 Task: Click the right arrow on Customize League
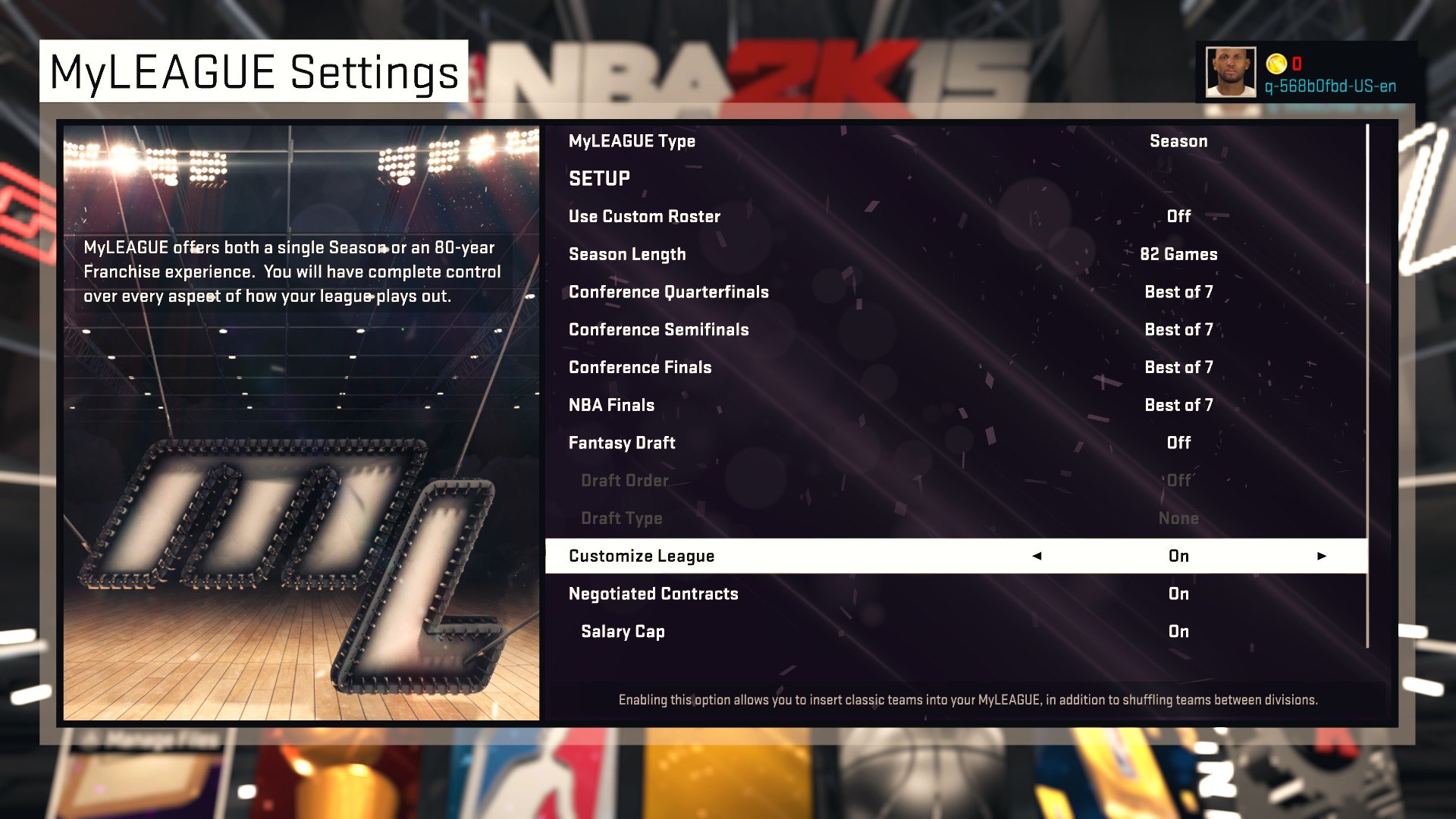pyautogui.click(x=1323, y=556)
